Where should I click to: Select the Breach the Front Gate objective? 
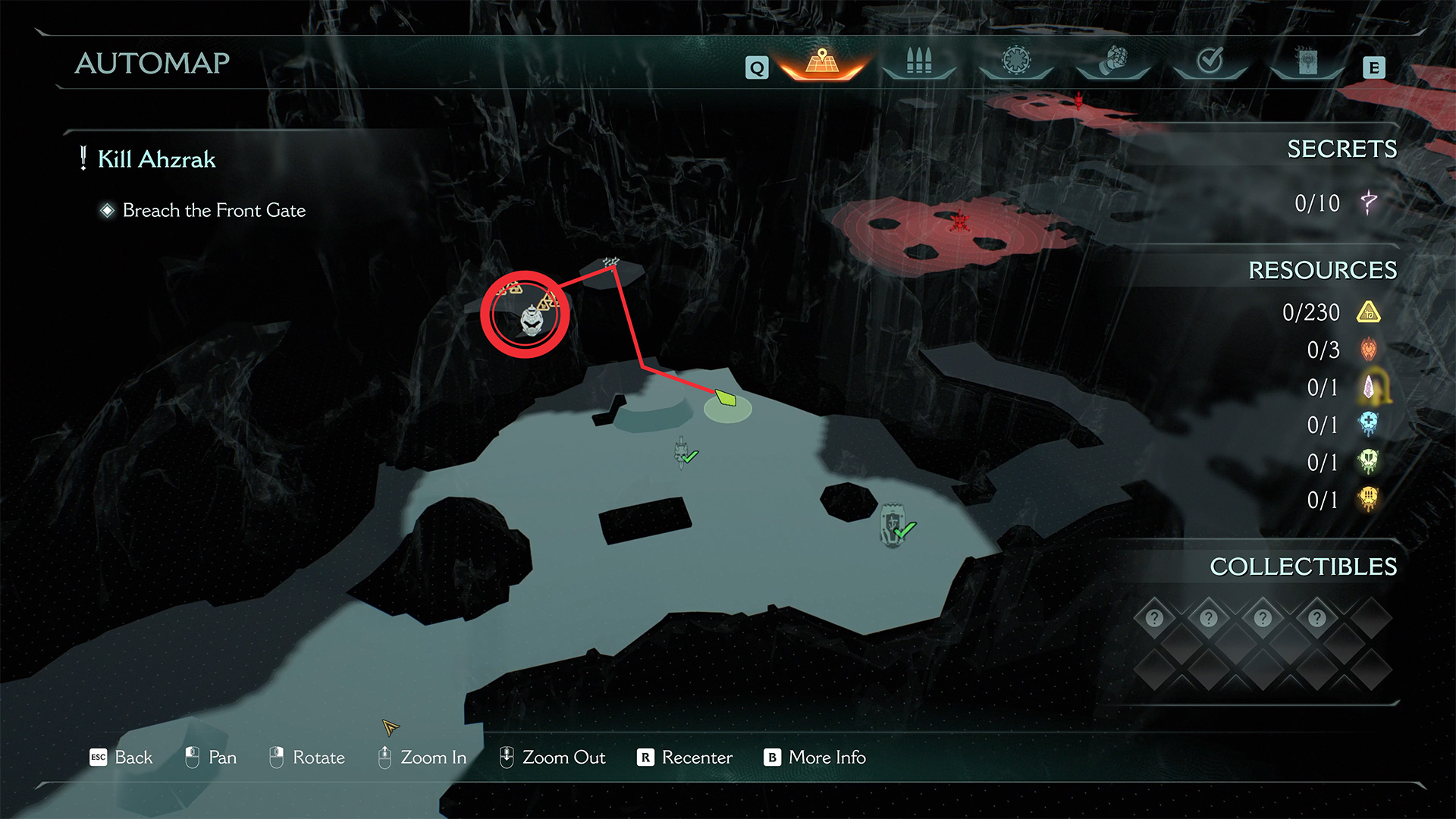214,210
